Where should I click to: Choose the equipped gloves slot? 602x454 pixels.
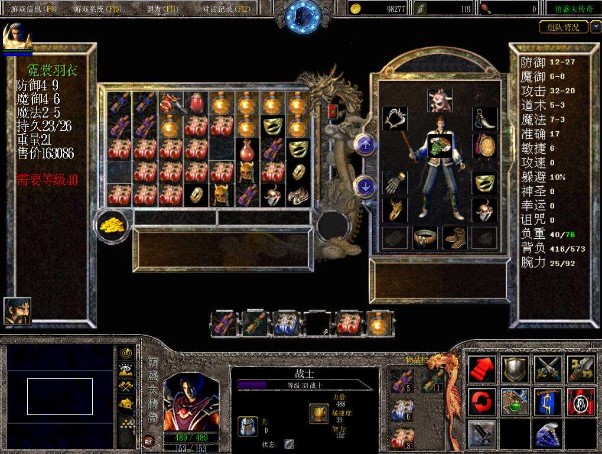point(394,182)
